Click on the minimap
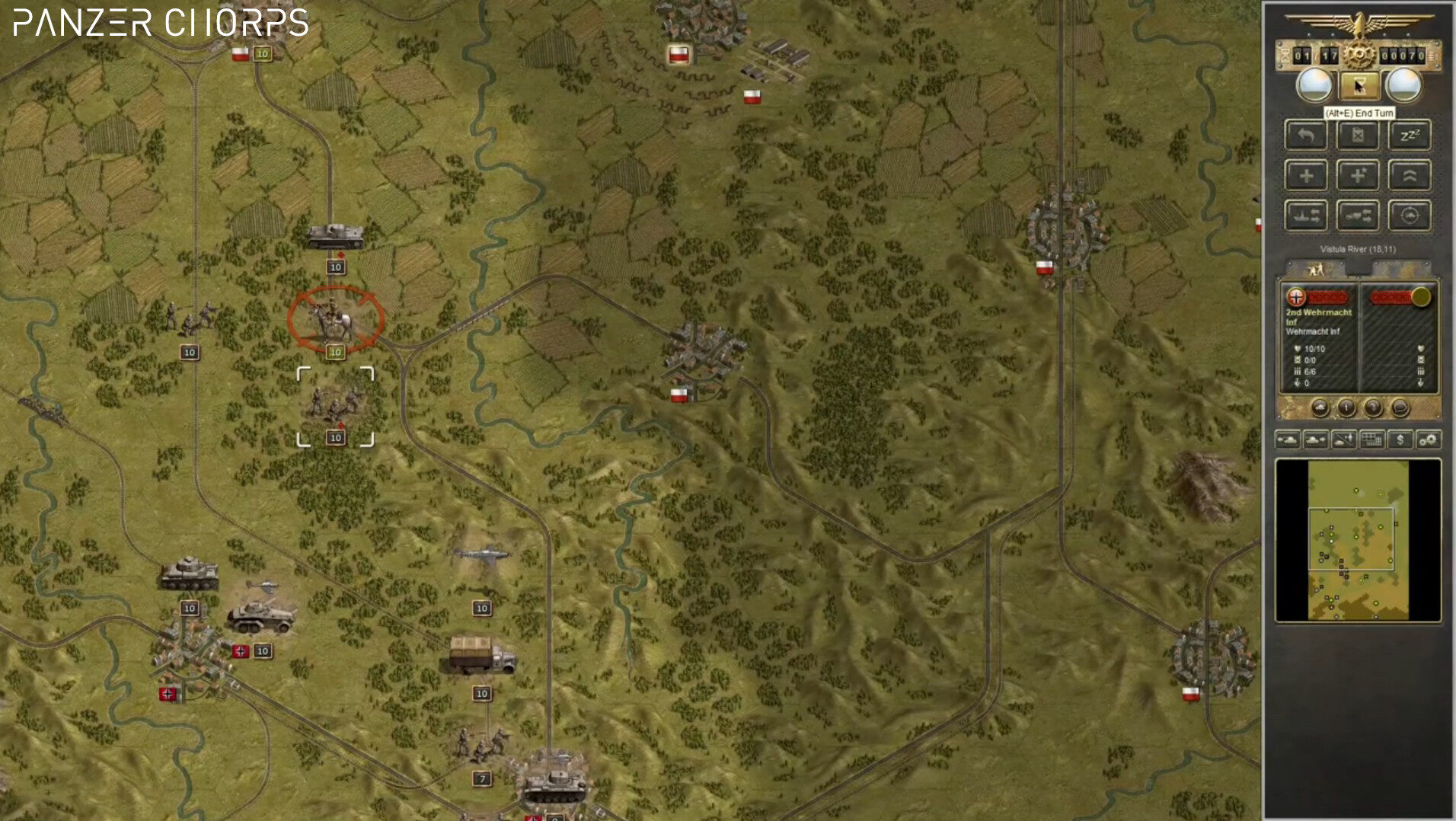The height and width of the screenshot is (821, 1456). (x=1358, y=541)
